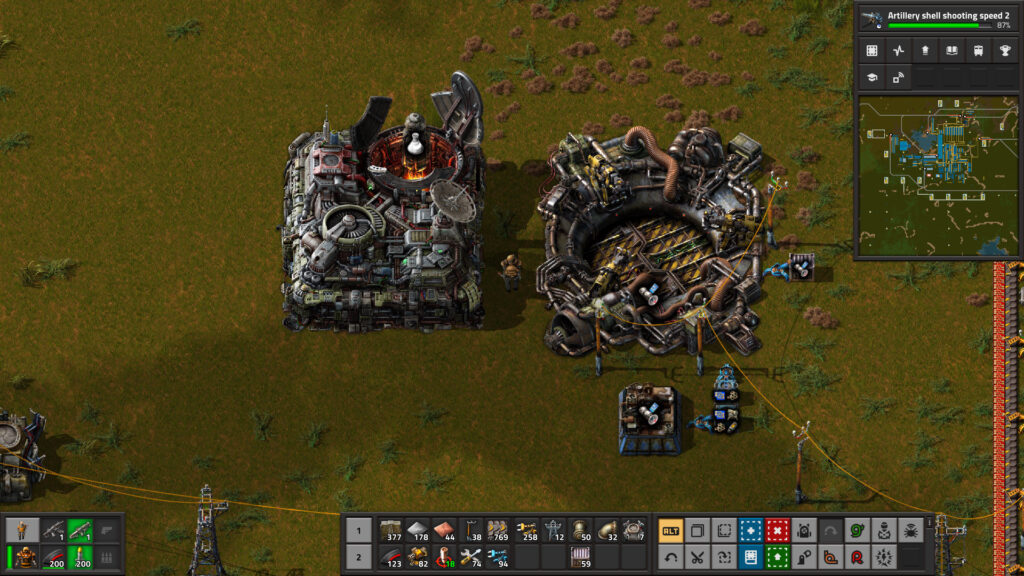
Task: Open the Artillery shell shooting speed research
Action: coord(939,19)
